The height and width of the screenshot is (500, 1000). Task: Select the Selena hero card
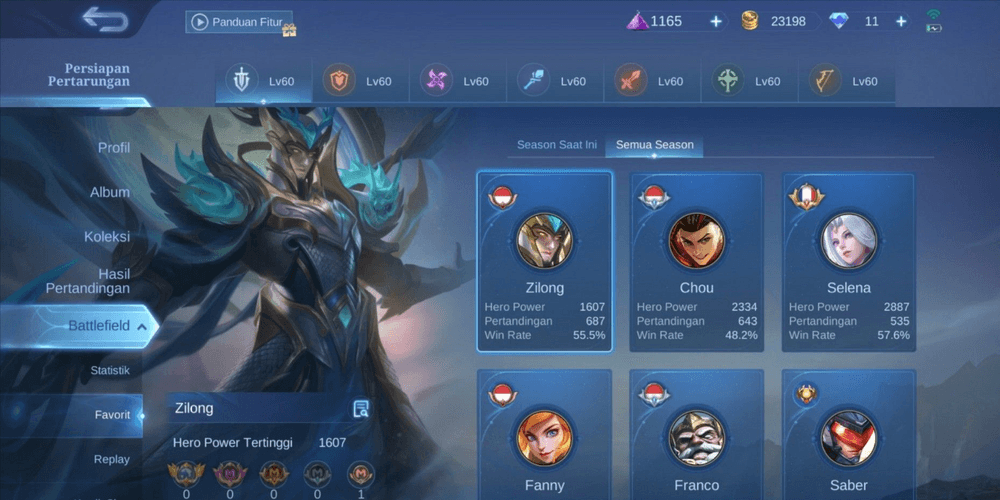(848, 262)
